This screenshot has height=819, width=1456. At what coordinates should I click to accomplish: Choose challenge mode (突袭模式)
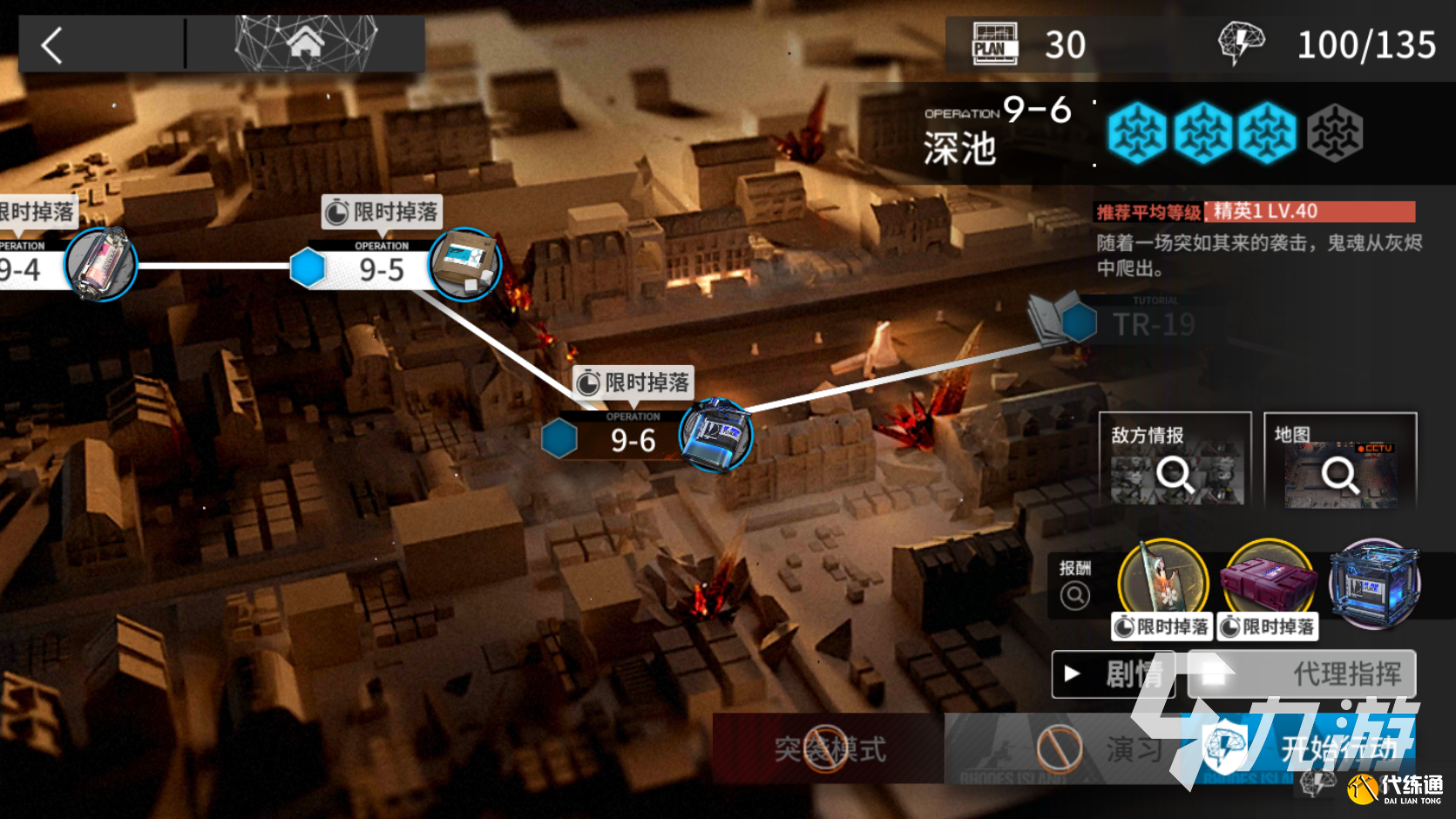(x=828, y=748)
